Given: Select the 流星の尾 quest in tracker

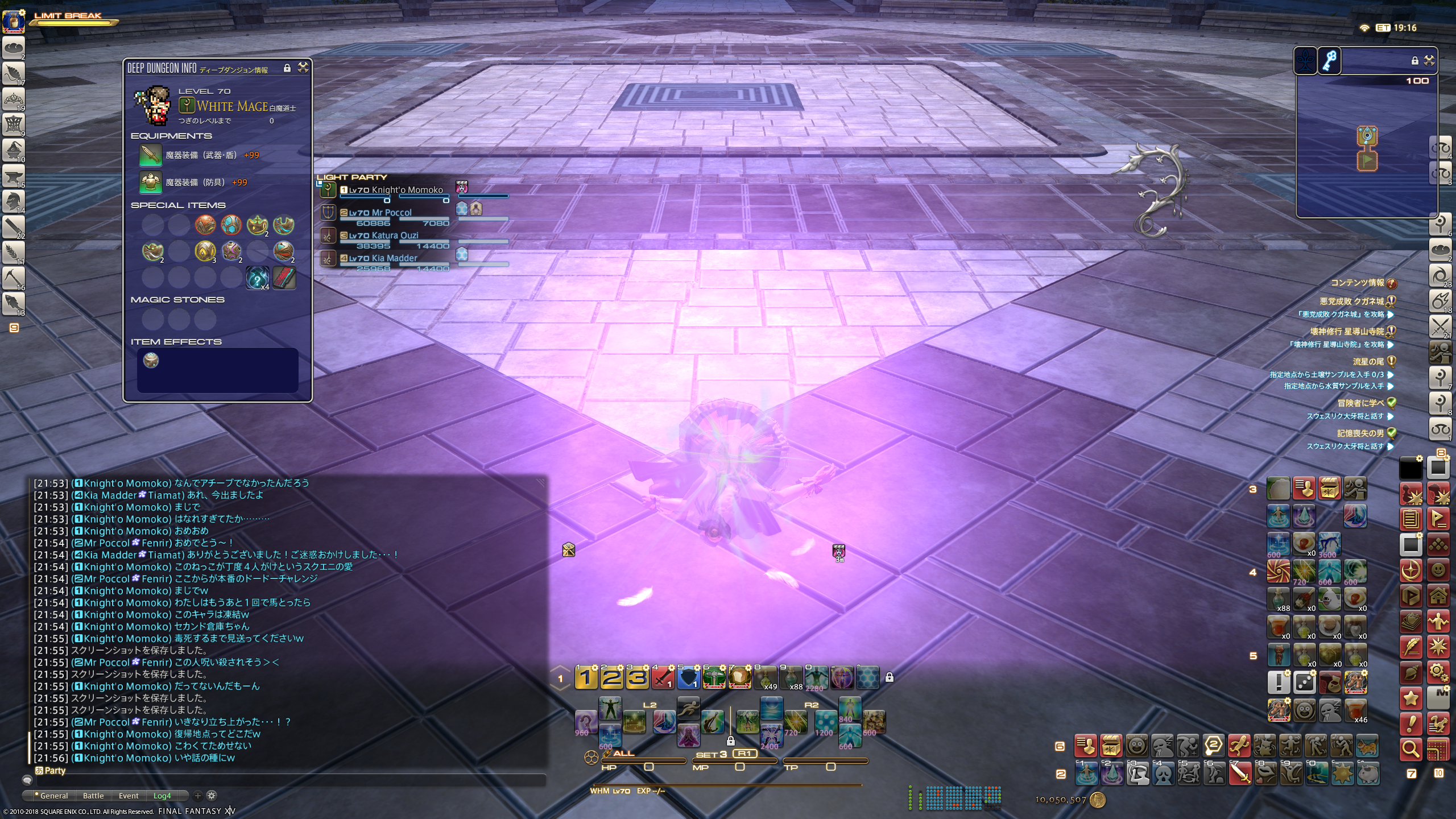Looking at the screenshot, I should [1368, 361].
